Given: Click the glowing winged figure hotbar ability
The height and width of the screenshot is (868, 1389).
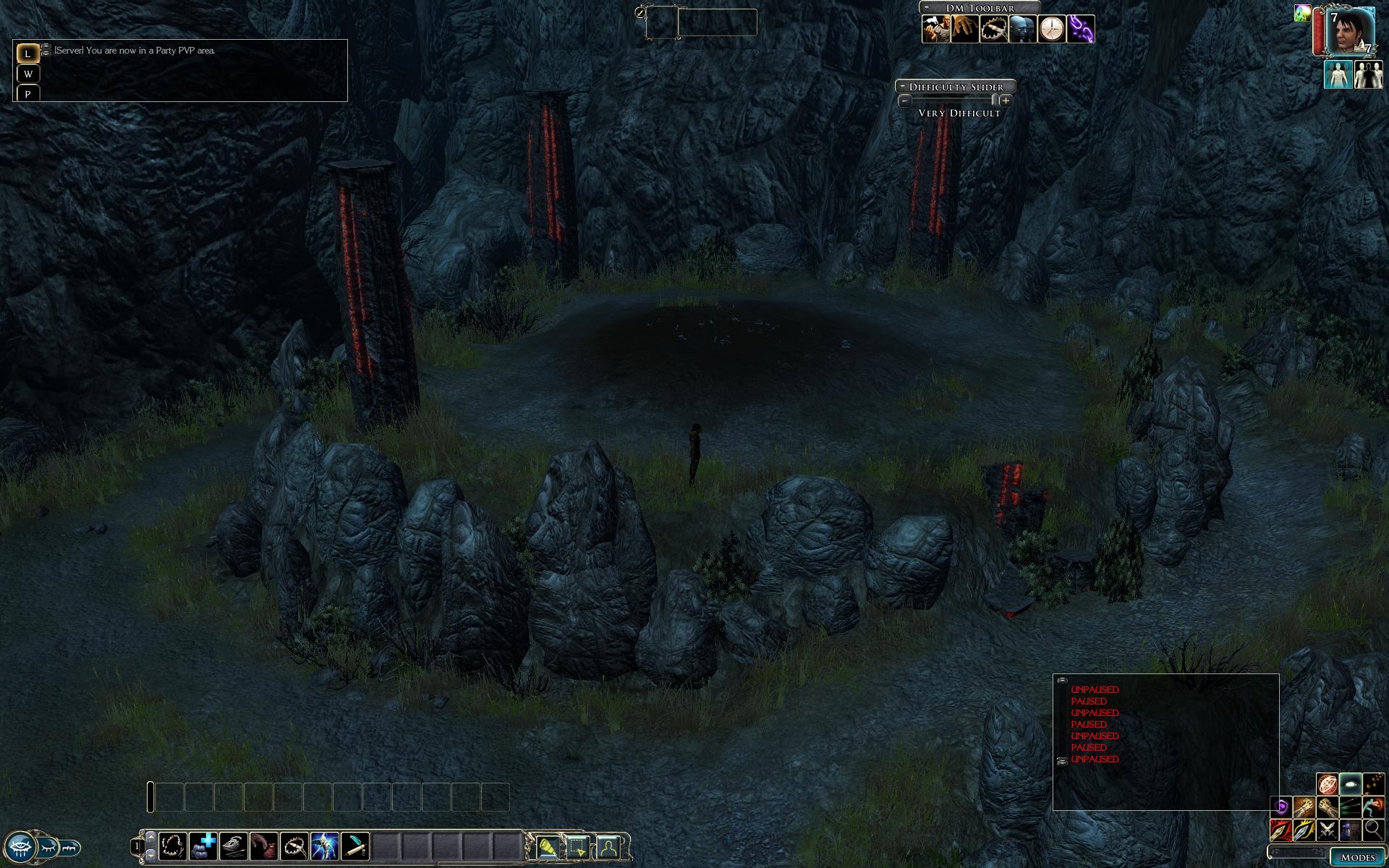Looking at the screenshot, I should 325,846.
